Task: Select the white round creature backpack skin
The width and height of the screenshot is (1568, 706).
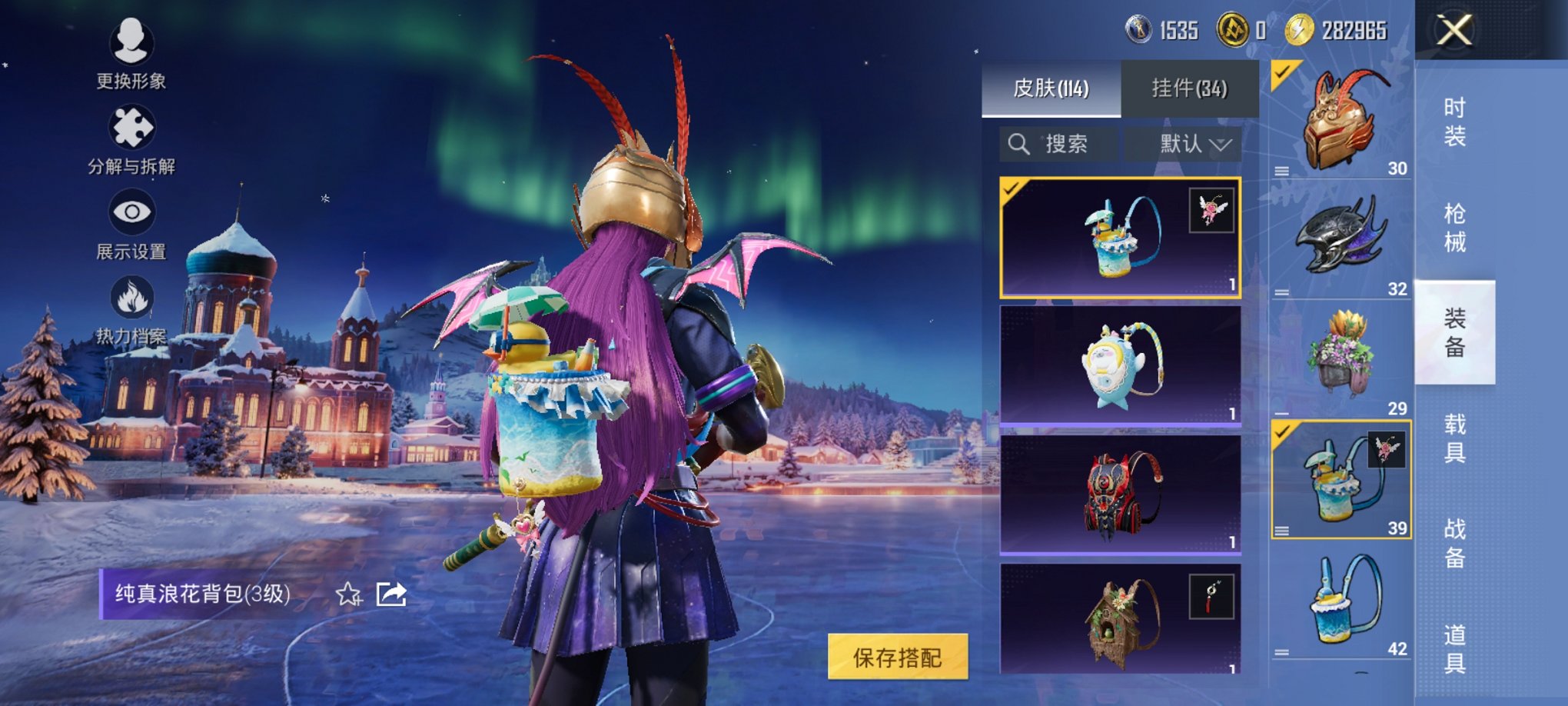Action: [1119, 365]
